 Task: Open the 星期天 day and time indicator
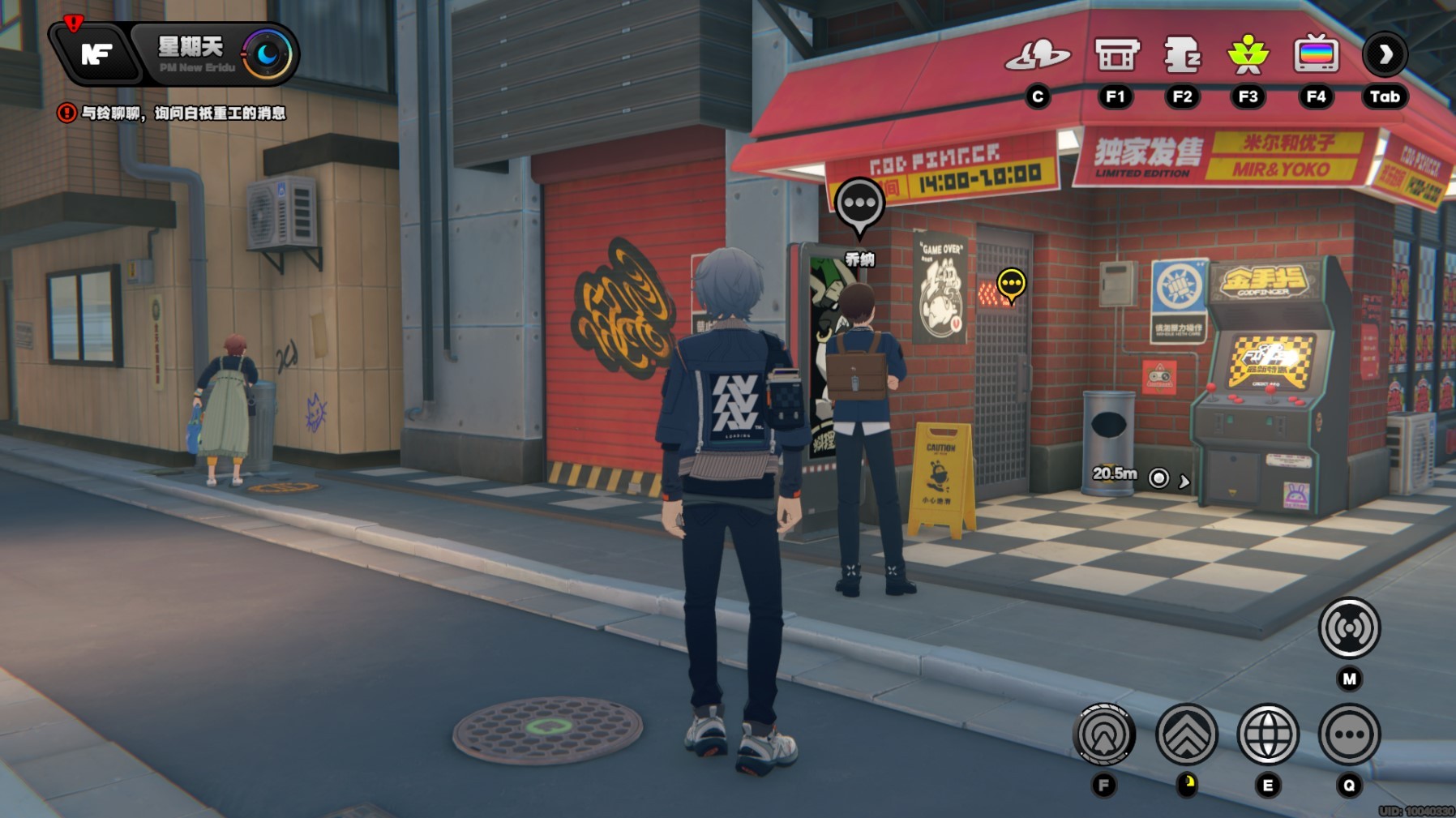[x=191, y=54]
